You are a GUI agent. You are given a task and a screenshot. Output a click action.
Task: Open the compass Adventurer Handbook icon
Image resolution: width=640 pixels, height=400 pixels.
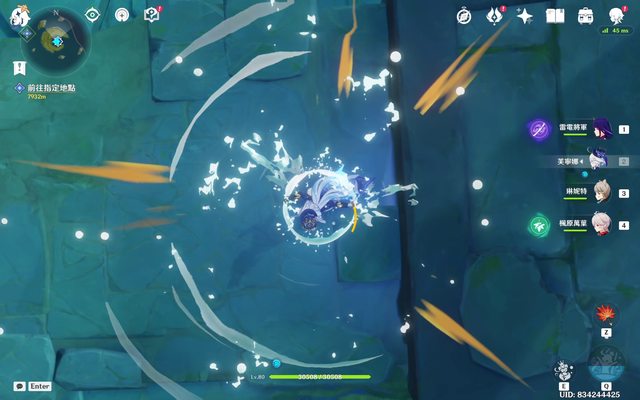pos(464,15)
